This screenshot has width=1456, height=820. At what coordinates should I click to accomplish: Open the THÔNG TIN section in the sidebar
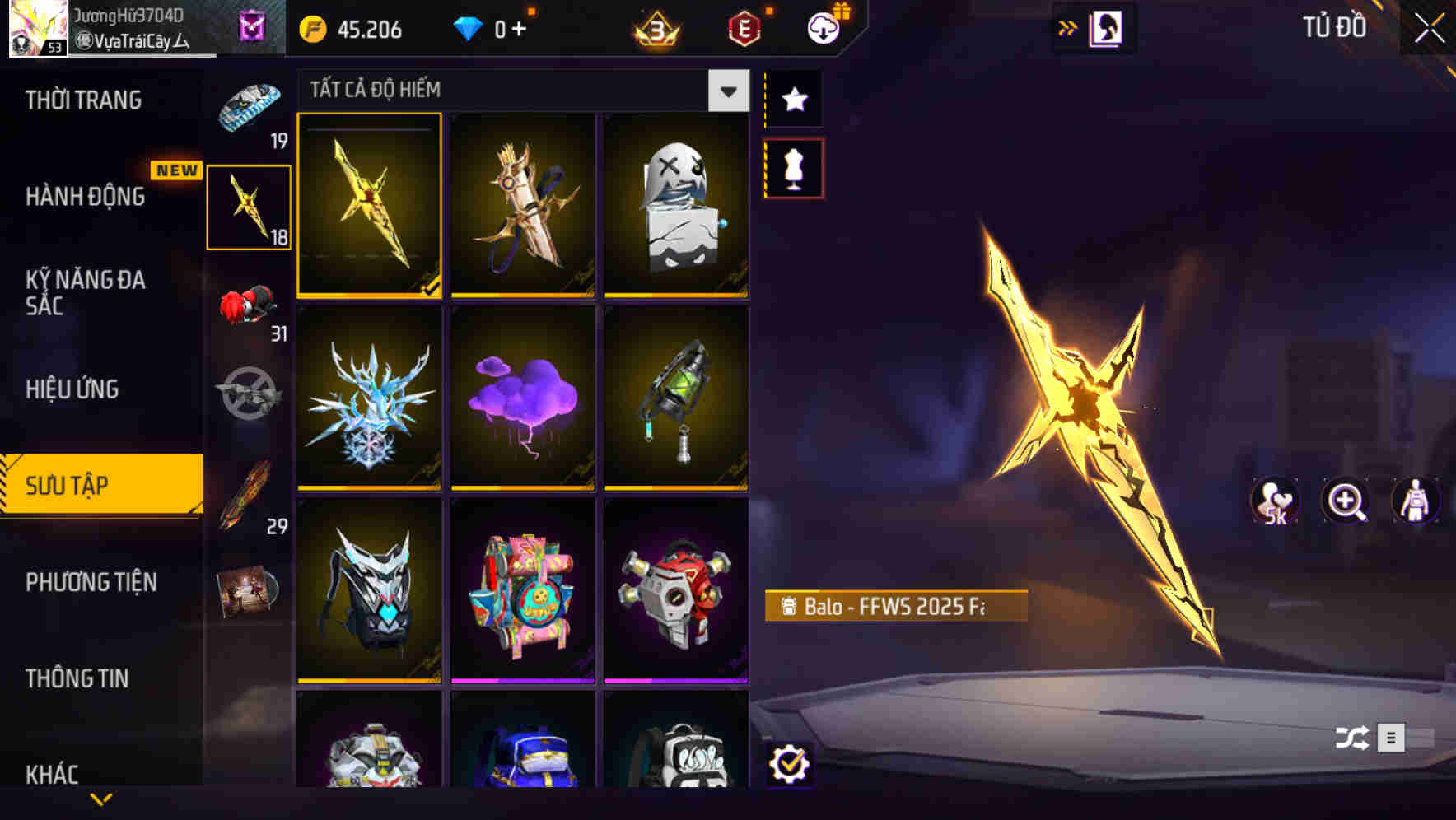78,678
